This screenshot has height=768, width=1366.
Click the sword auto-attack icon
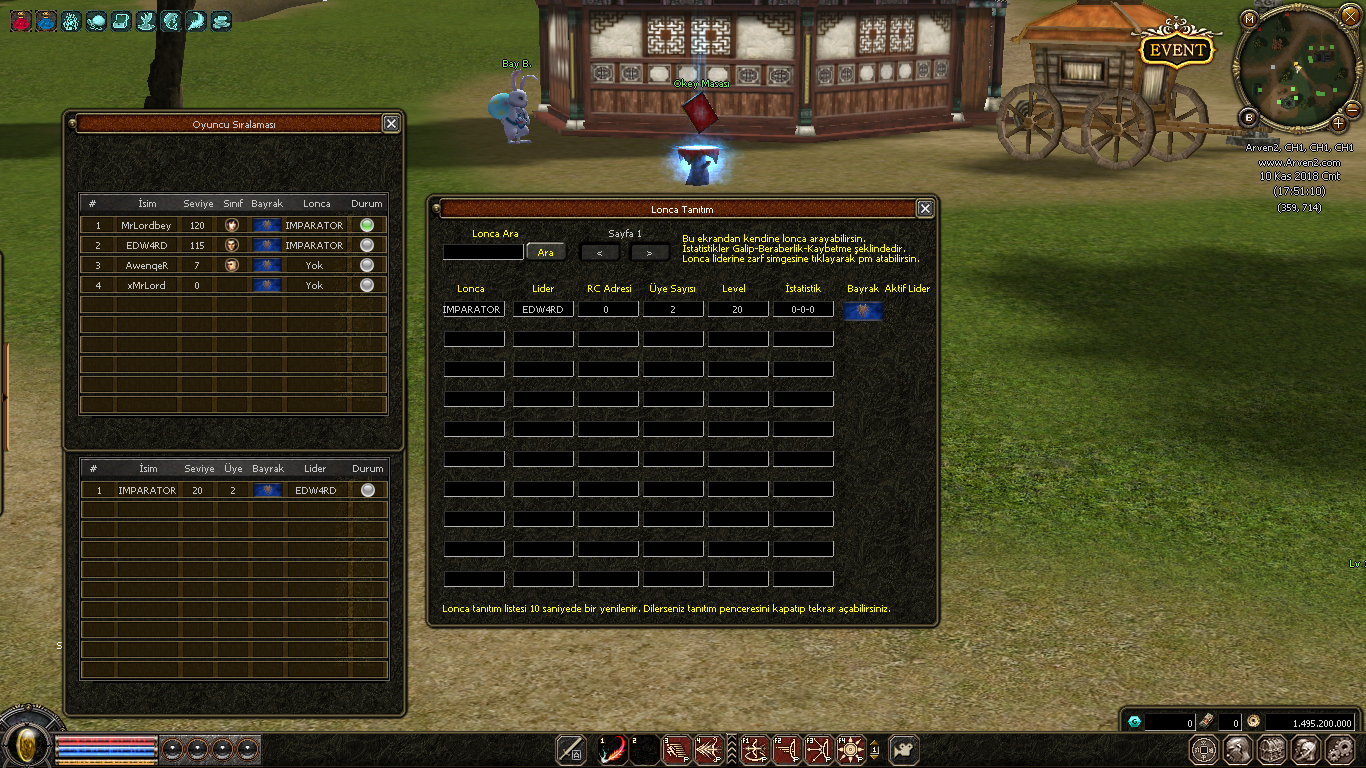coord(570,749)
